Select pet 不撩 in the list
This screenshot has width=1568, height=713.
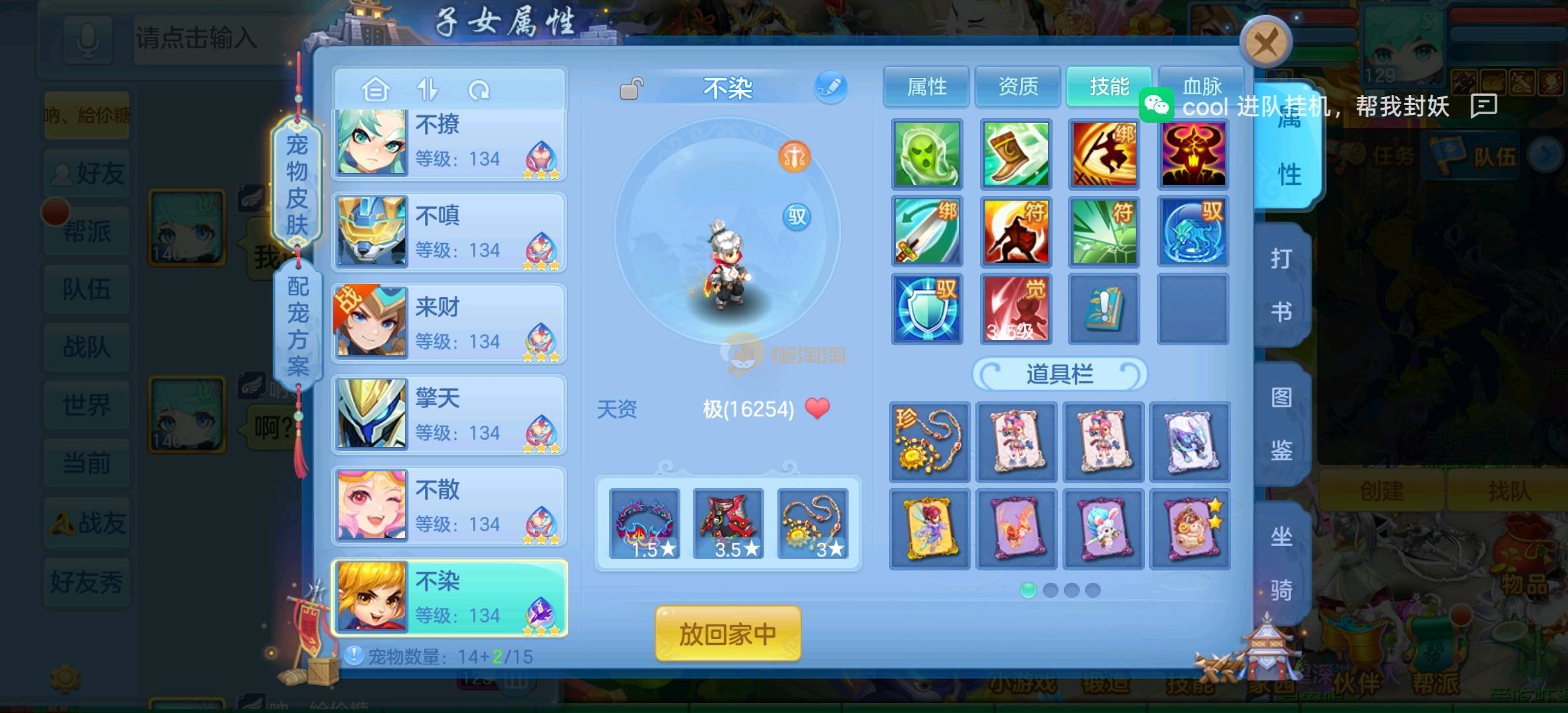click(449, 142)
